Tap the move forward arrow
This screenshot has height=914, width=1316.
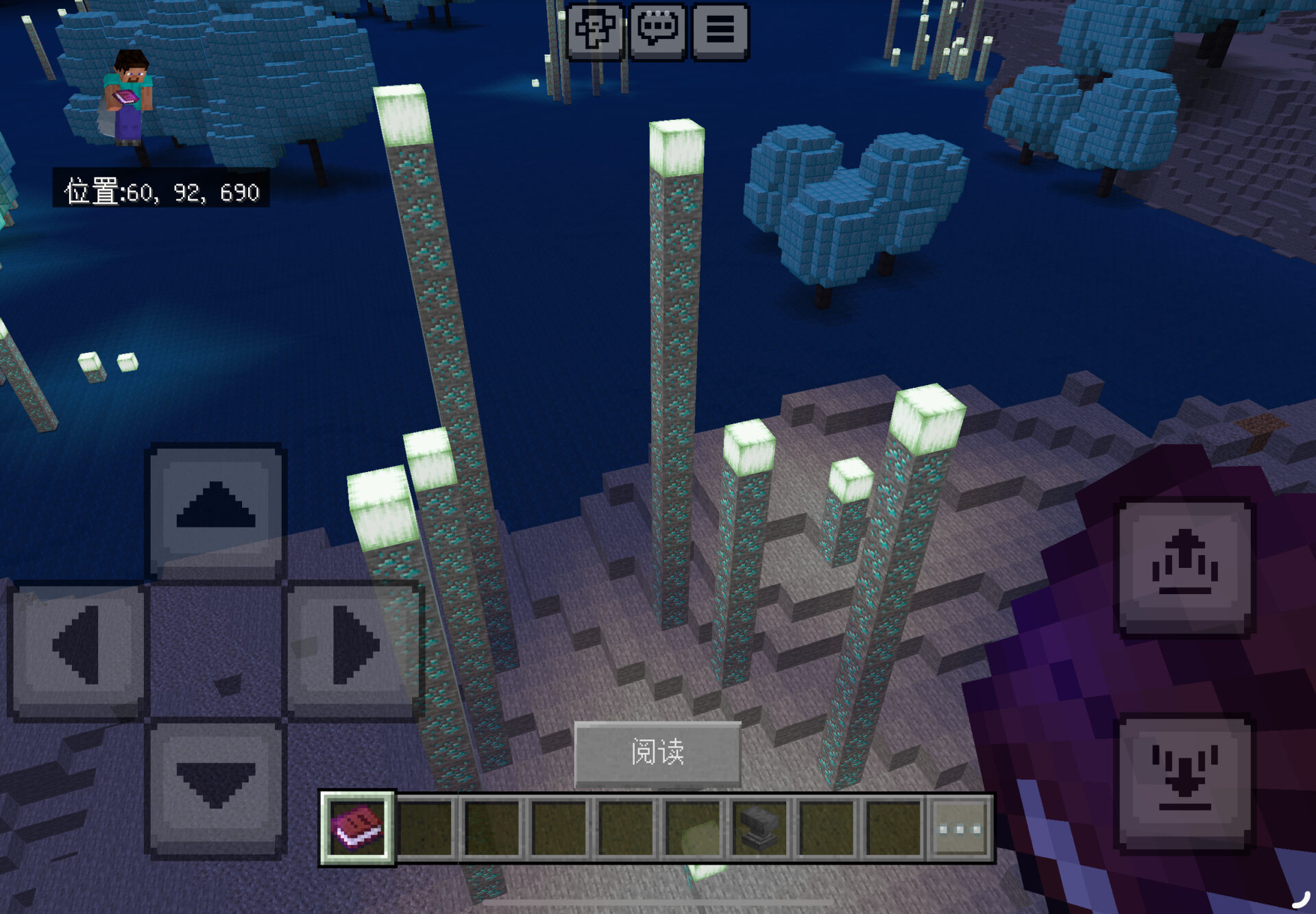pos(216,510)
